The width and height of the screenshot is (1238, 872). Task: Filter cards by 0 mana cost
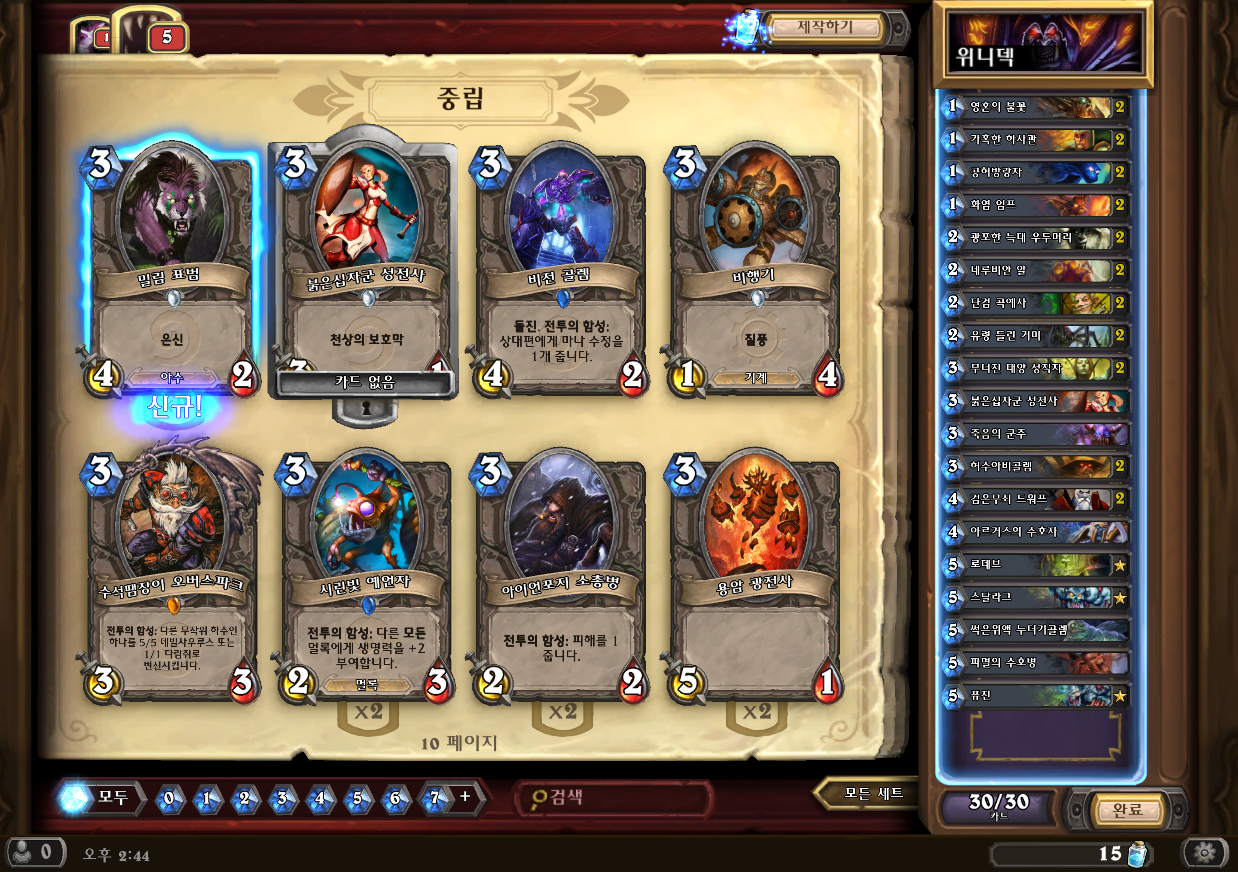tap(170, 798)
